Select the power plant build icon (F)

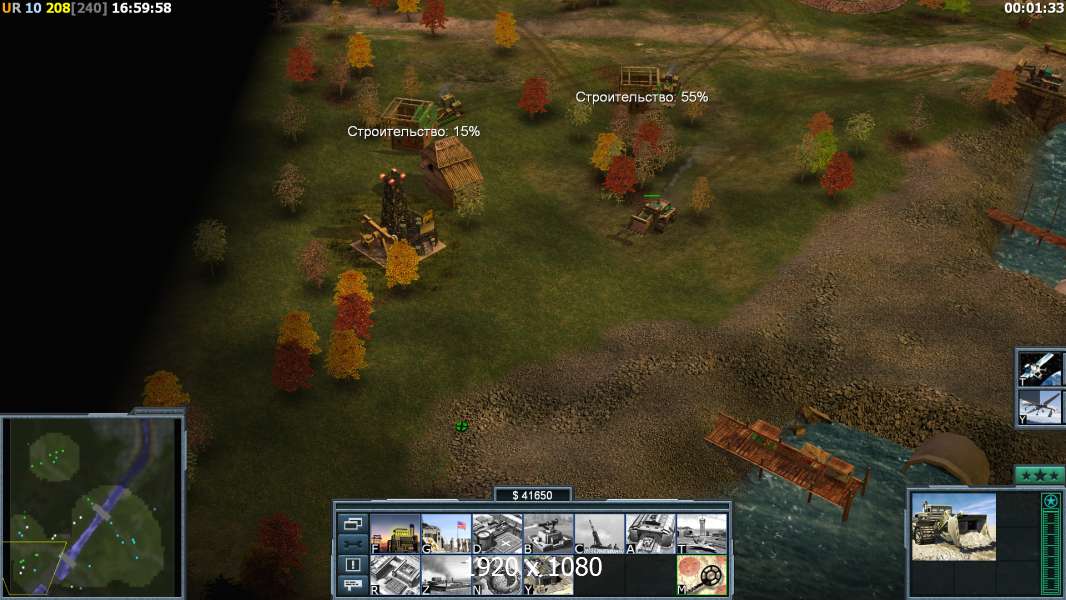click(x=395, y=533)
